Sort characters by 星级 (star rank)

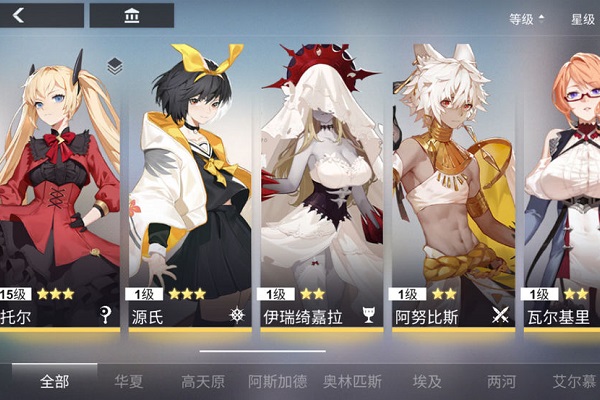(582, 19)
